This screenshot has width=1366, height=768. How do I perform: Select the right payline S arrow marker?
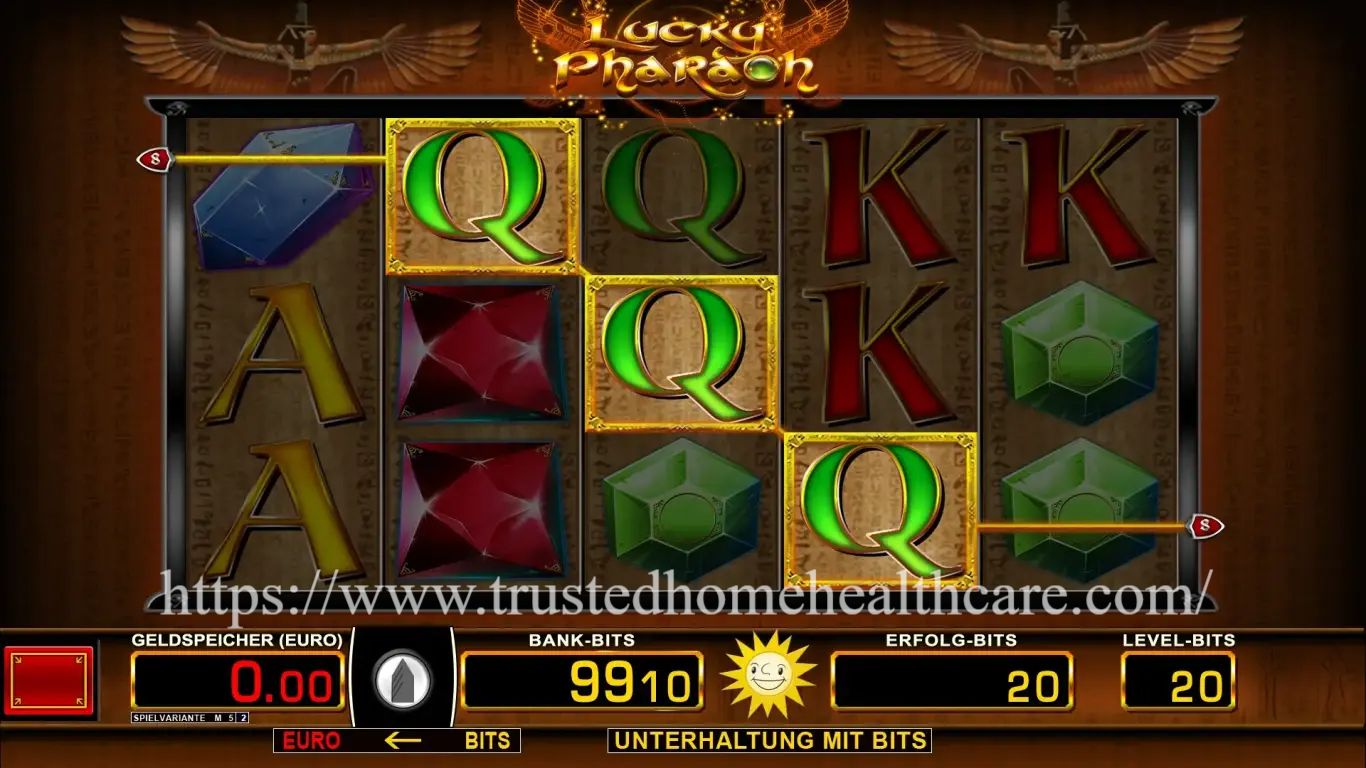(x=1208, y=524)
